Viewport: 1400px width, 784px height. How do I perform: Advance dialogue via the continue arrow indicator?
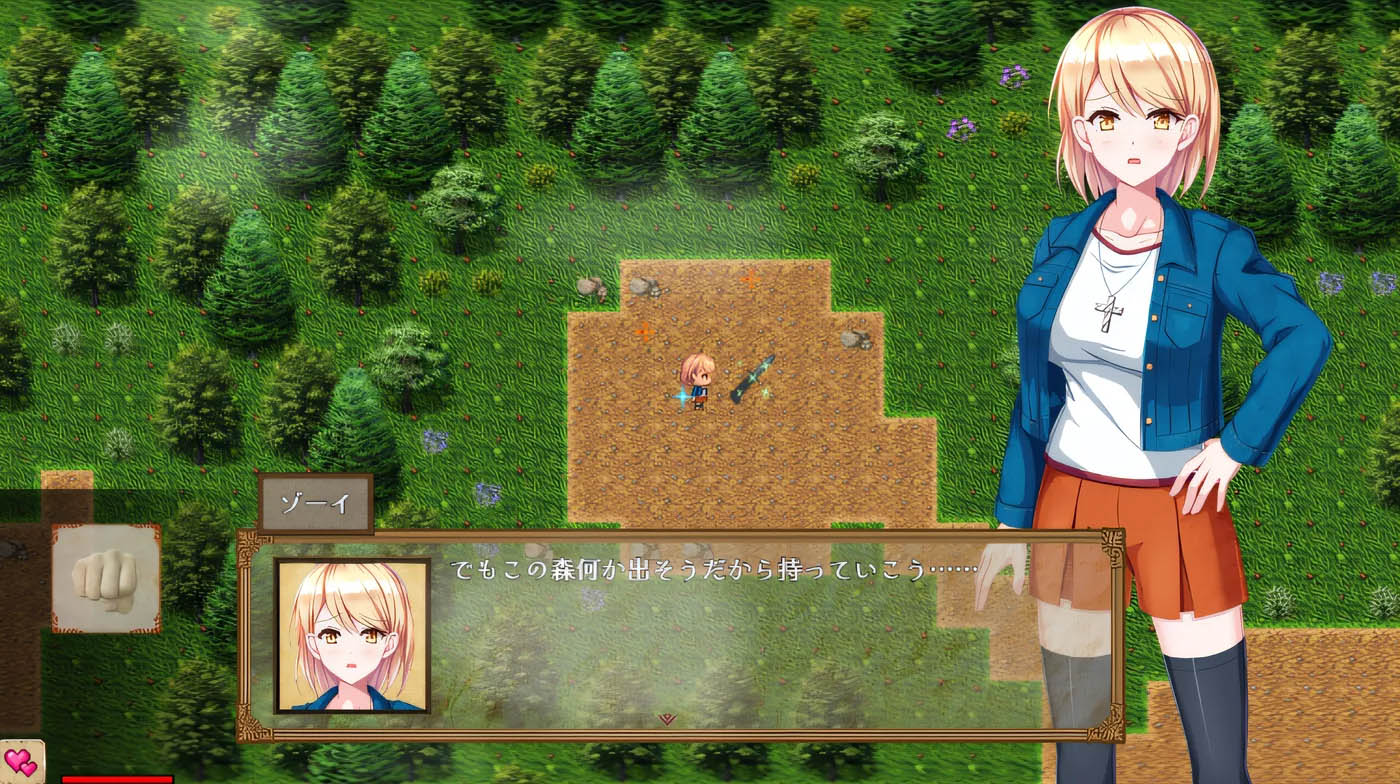click(665, 716)
